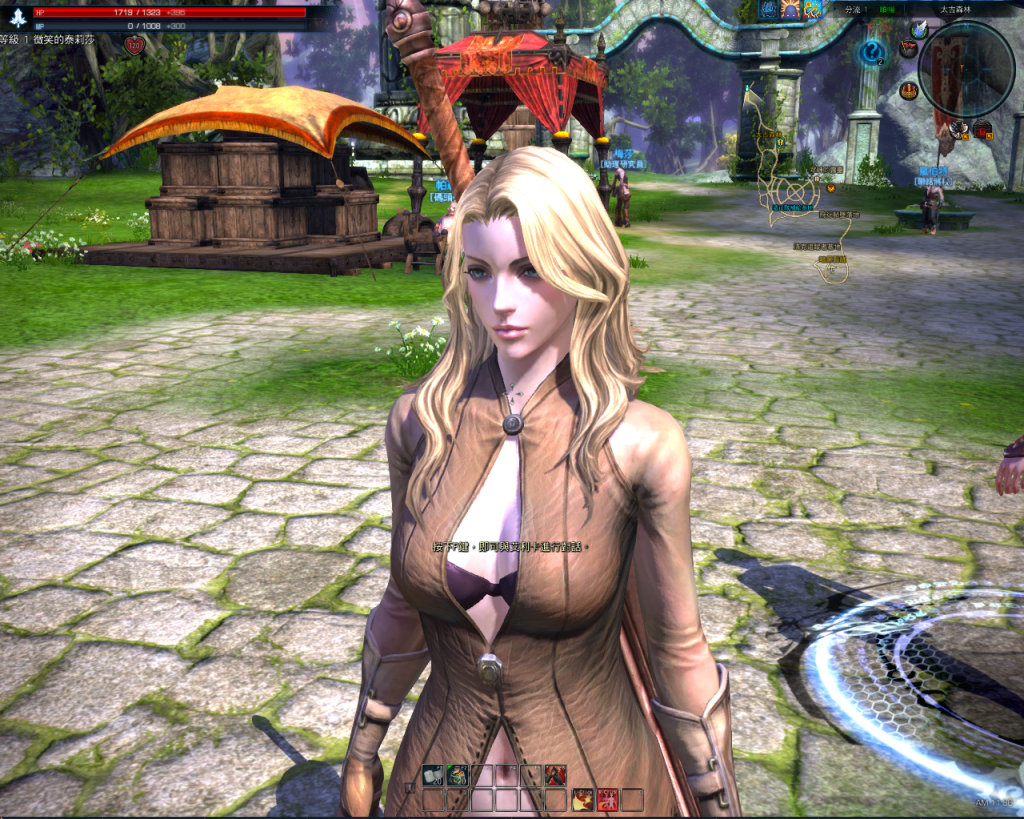Viewport: 1024px width, 819px height.
Task: Select the yellow creature buff icon
Action: coord(813,10)
